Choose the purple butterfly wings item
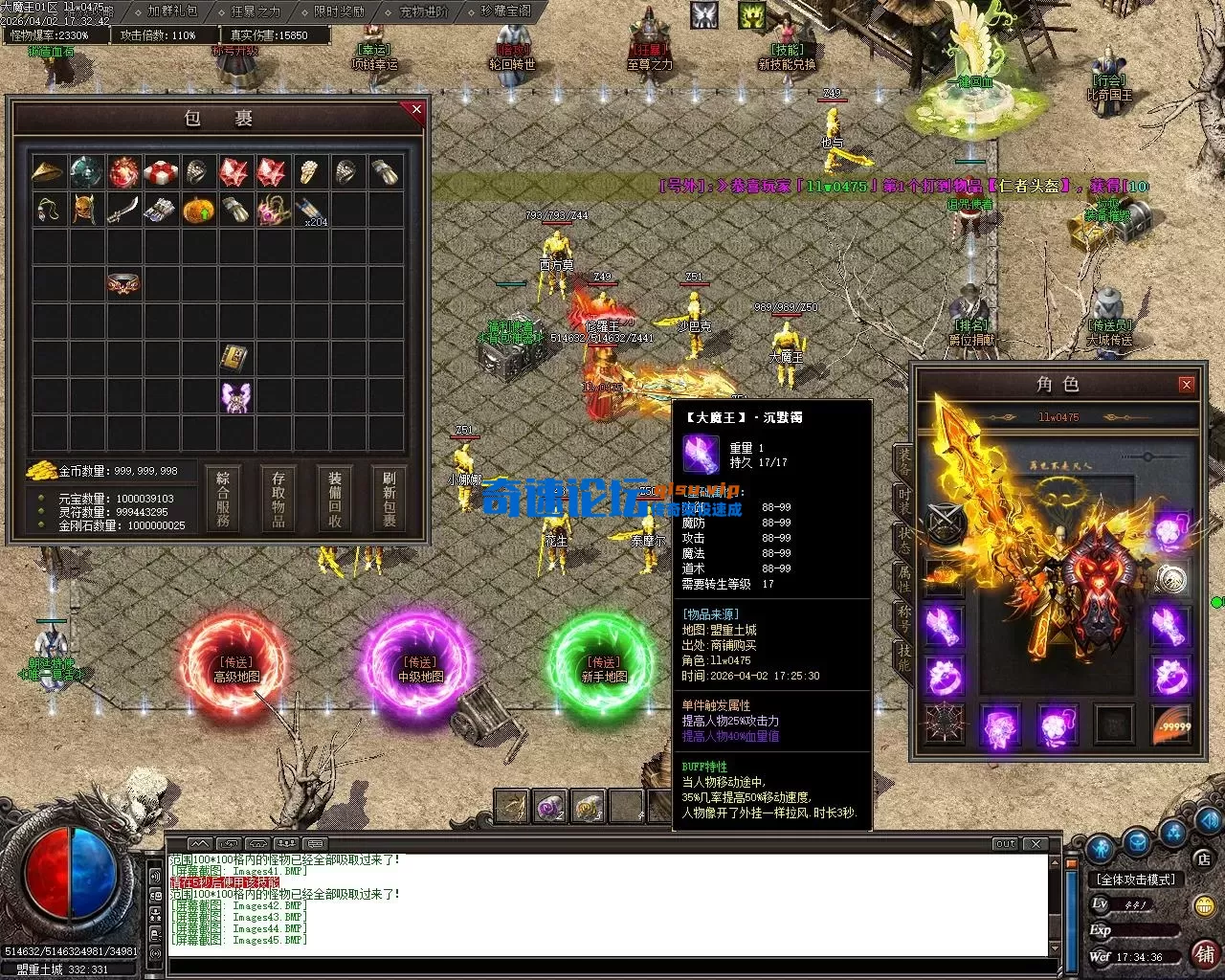The height and width of the screenshot is (980, 1225). tap(235, 397)
